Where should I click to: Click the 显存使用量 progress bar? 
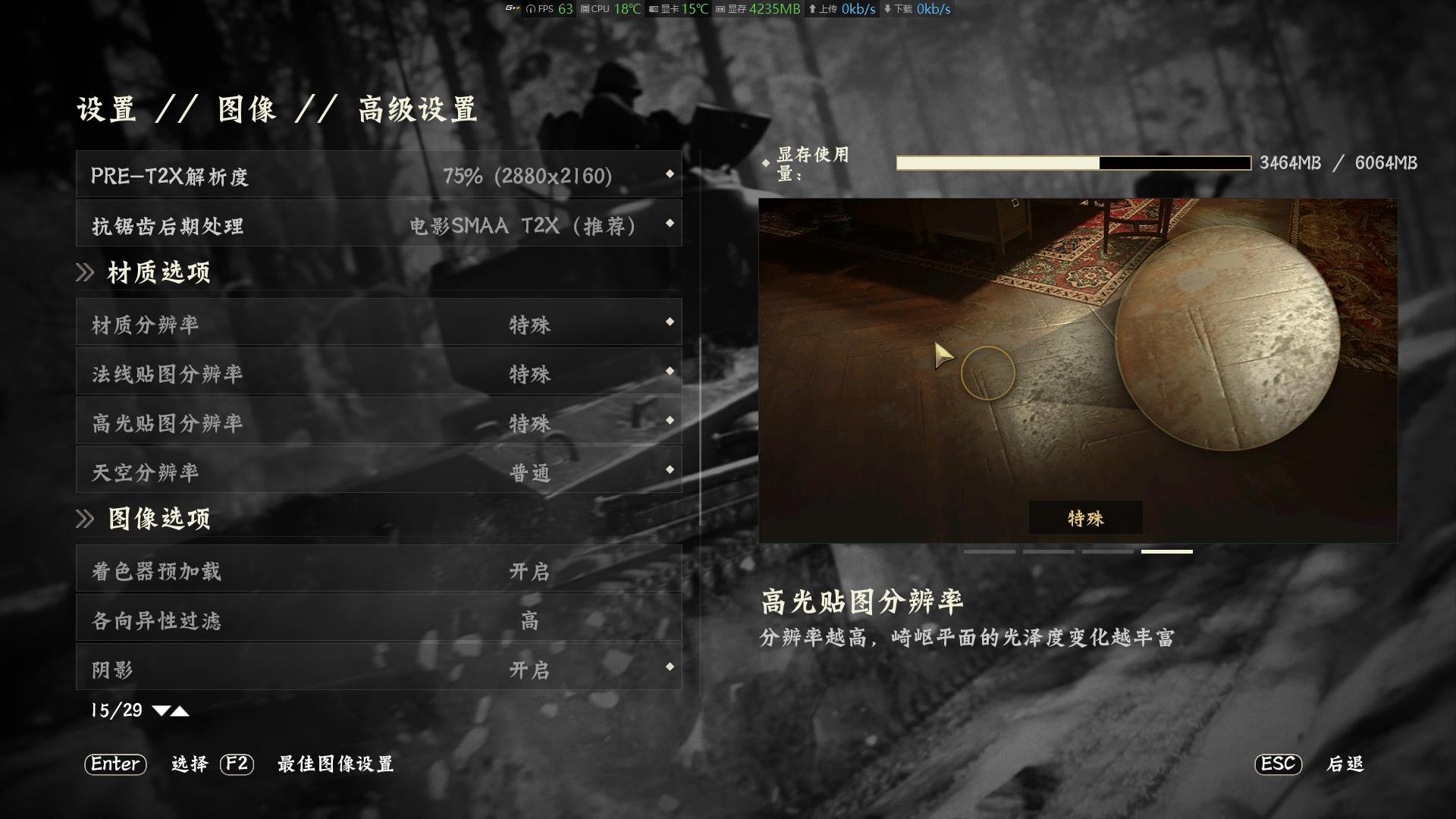click(x=1072, y=162)
